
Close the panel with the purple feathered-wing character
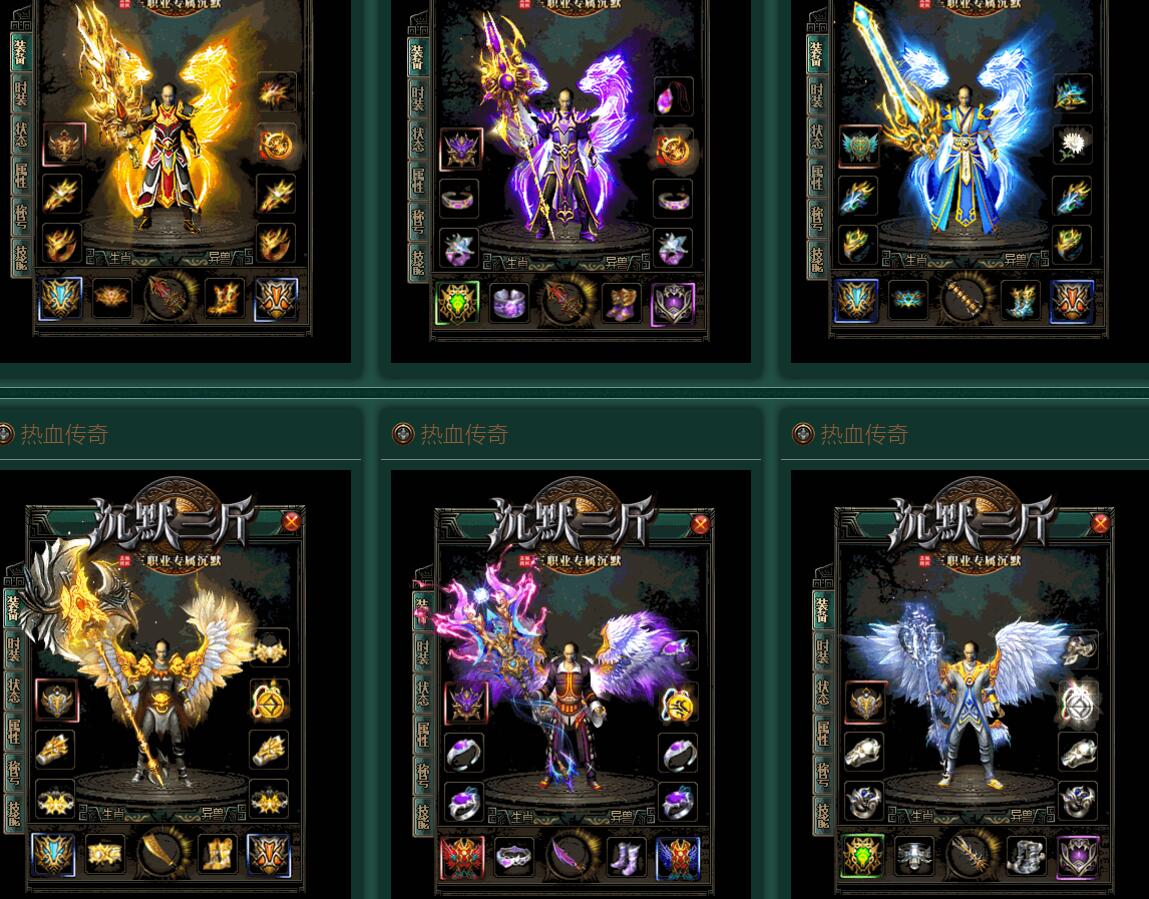(x=700, y=523)
